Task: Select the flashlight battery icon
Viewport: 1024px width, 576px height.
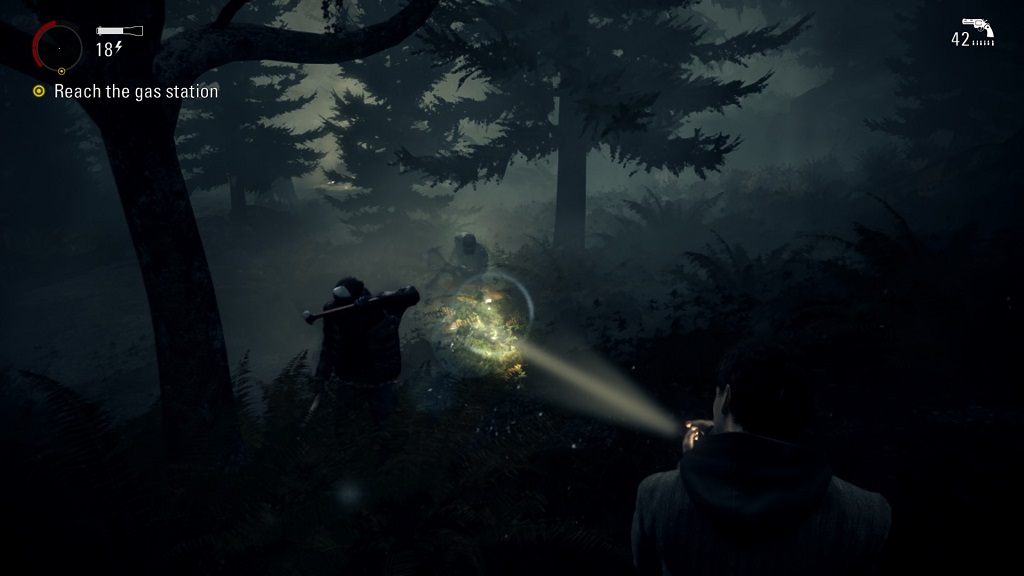Action: pyautogui.click(x=120, y=31)
